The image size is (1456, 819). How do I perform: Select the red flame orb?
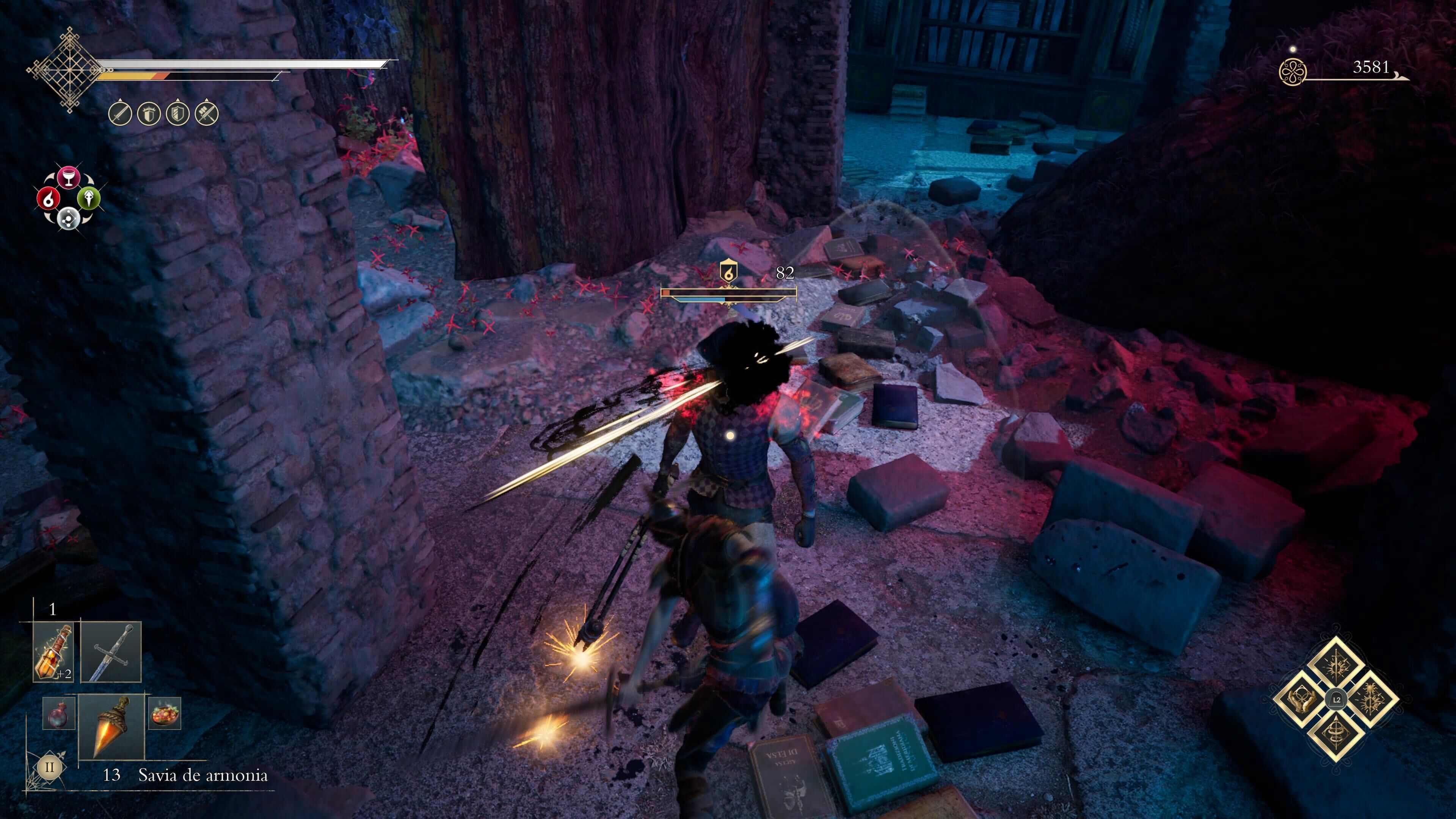tap(48, 198)
